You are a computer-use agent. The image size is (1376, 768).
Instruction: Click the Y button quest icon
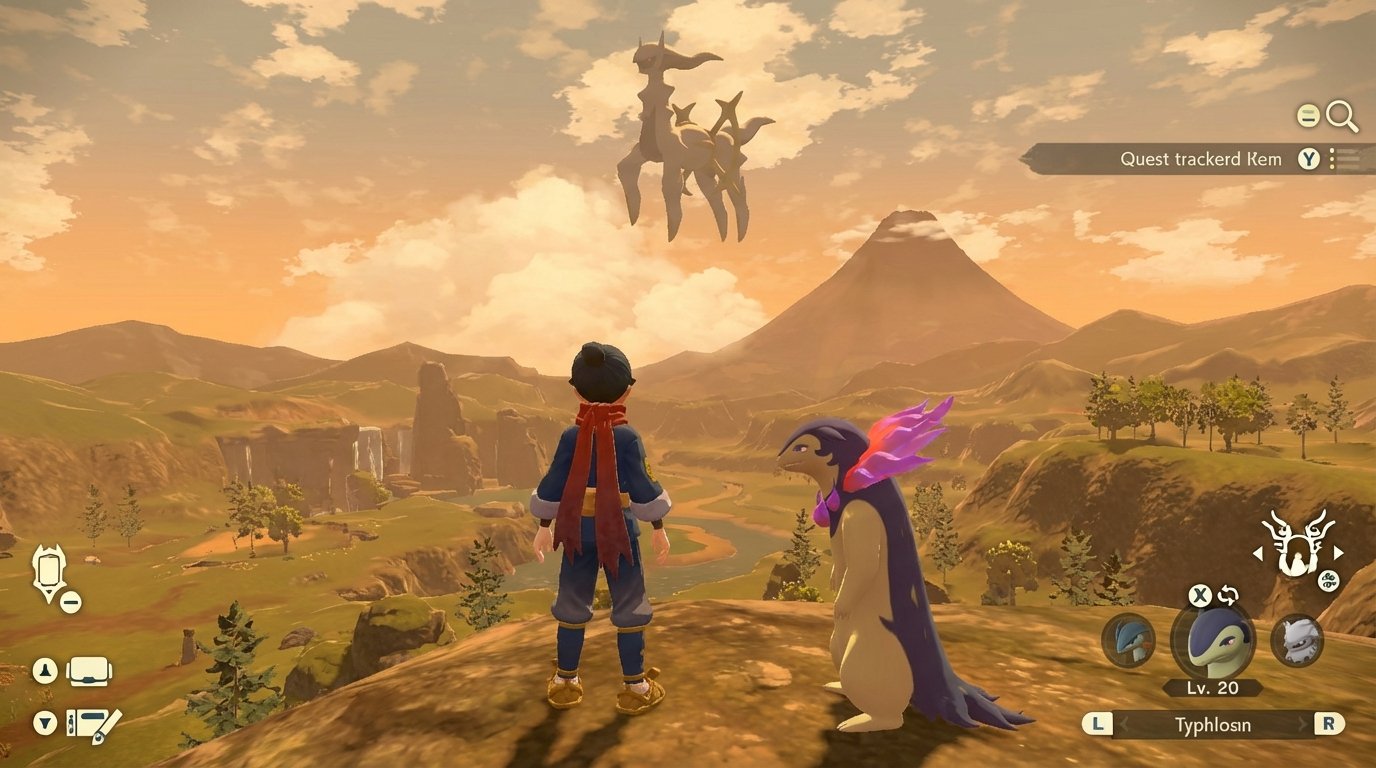tap(1308, 158)
